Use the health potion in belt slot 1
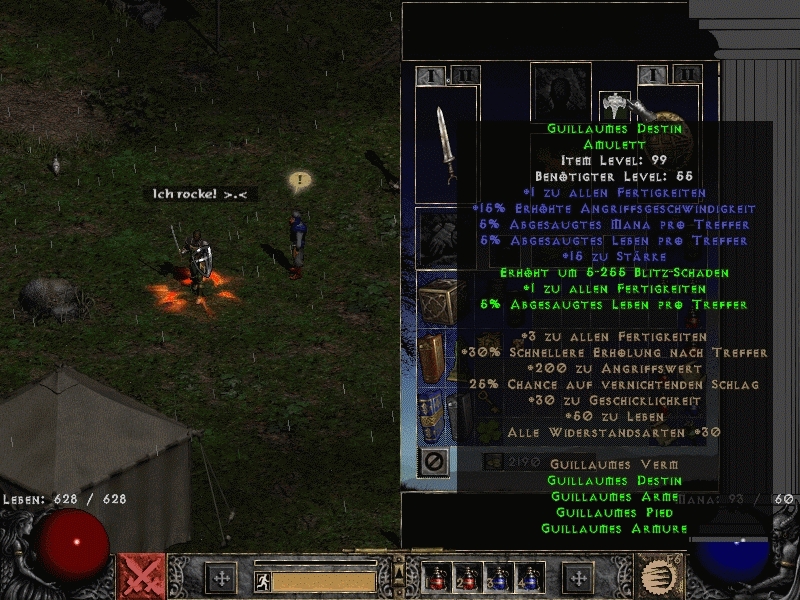The image size is (800, 600). [437, 577]
